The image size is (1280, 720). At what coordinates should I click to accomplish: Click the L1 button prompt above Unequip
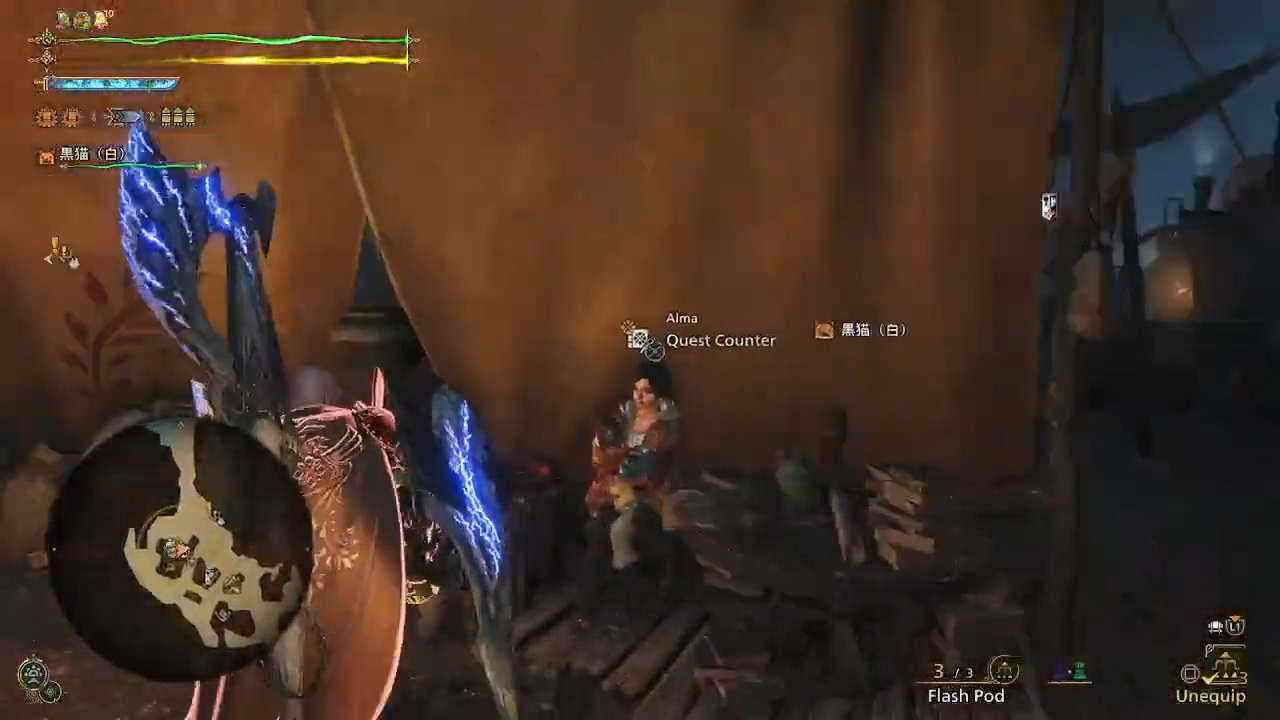pos(1235,625)
